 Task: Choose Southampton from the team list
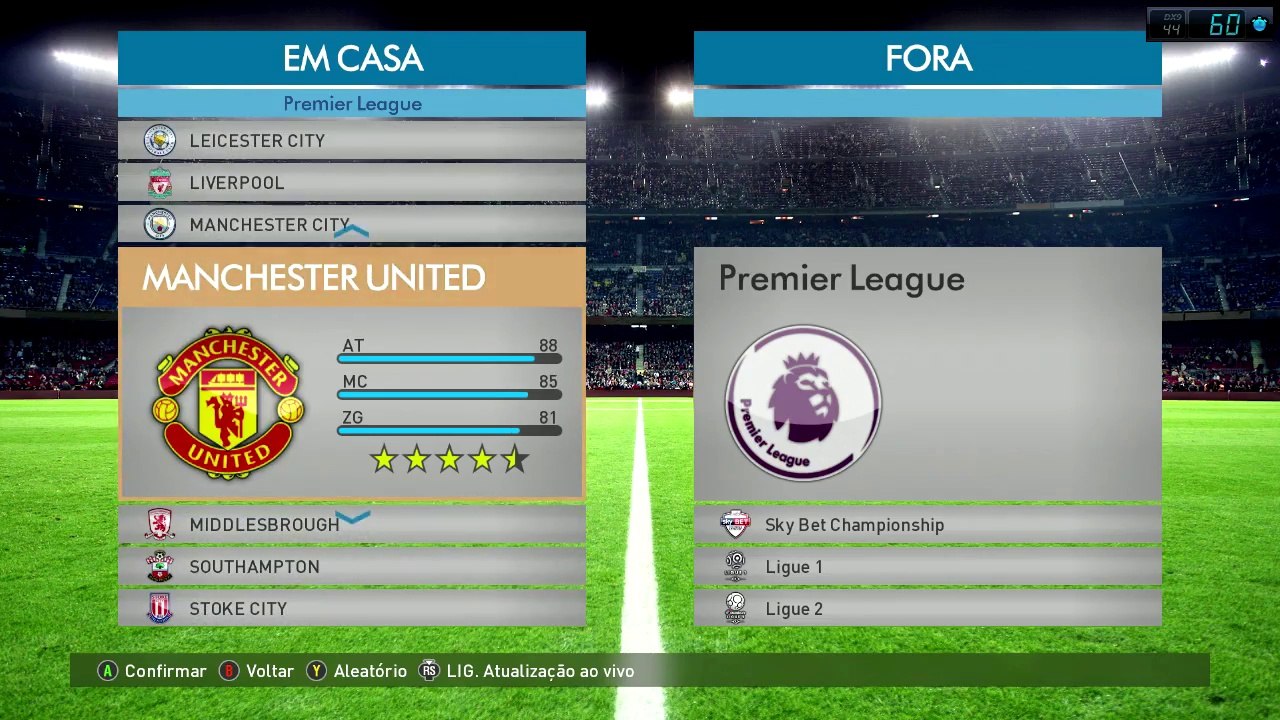(351, 567)
